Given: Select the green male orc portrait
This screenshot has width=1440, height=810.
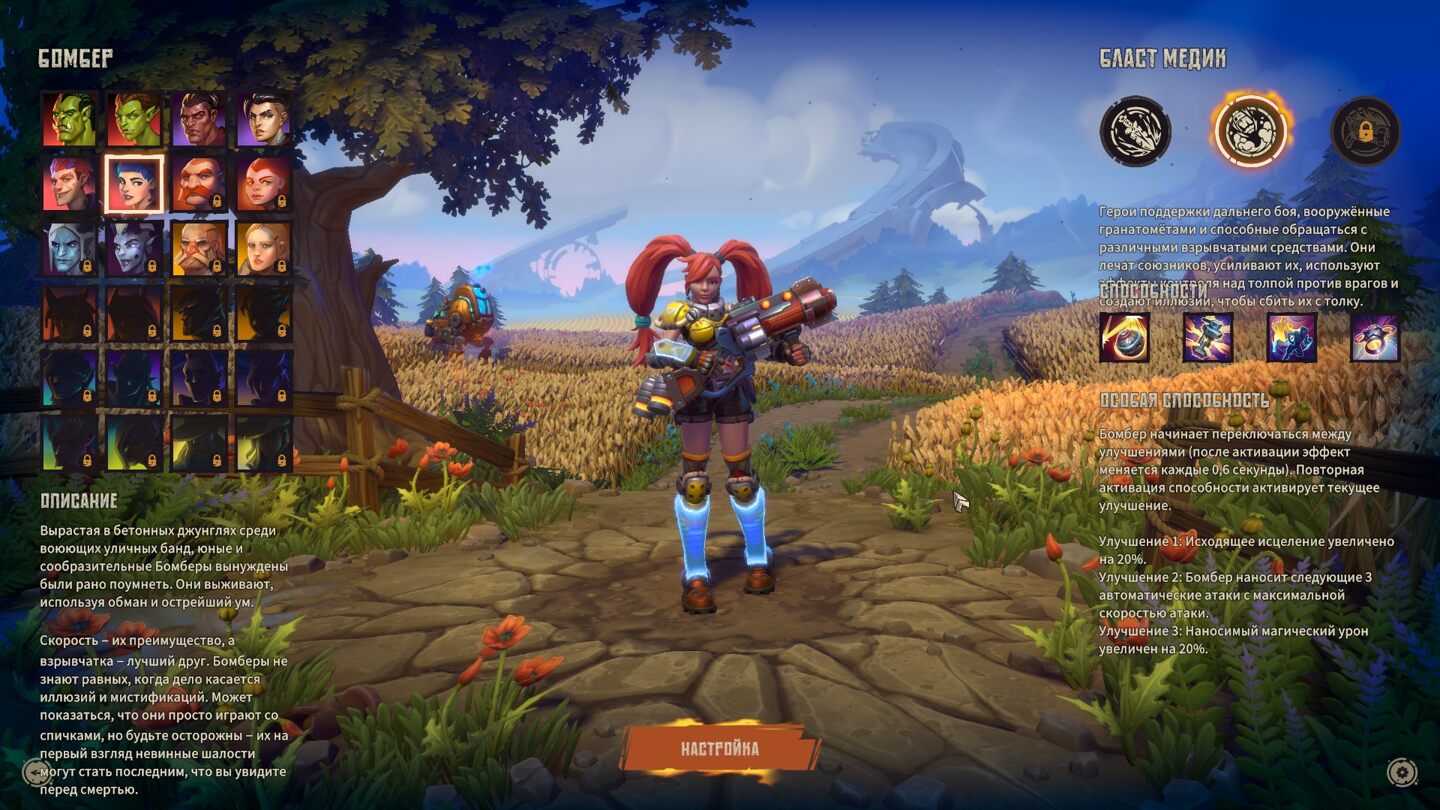Looking at the screenshot, I should coord(70,120).
